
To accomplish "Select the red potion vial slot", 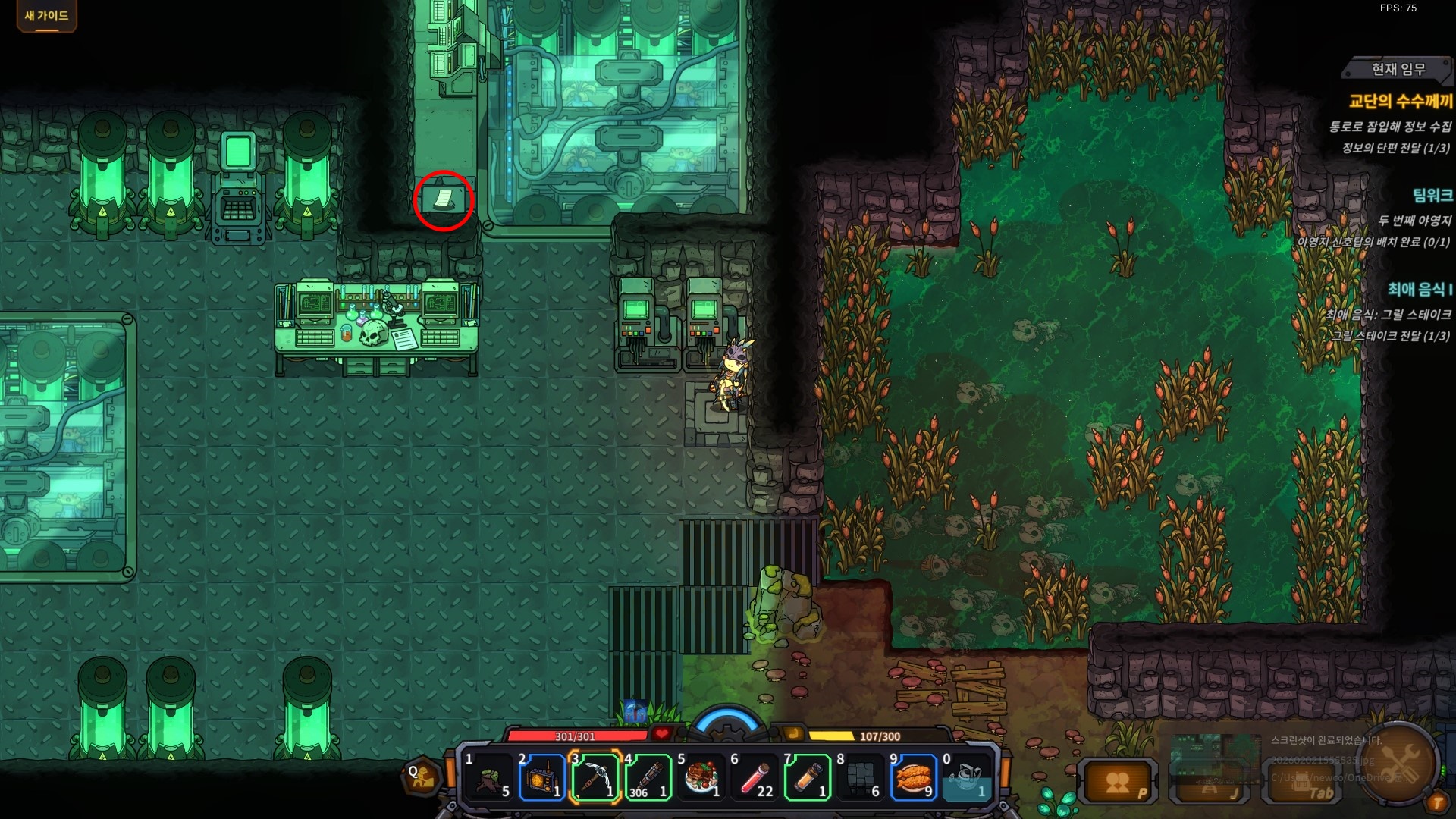I will pos(755,777).
